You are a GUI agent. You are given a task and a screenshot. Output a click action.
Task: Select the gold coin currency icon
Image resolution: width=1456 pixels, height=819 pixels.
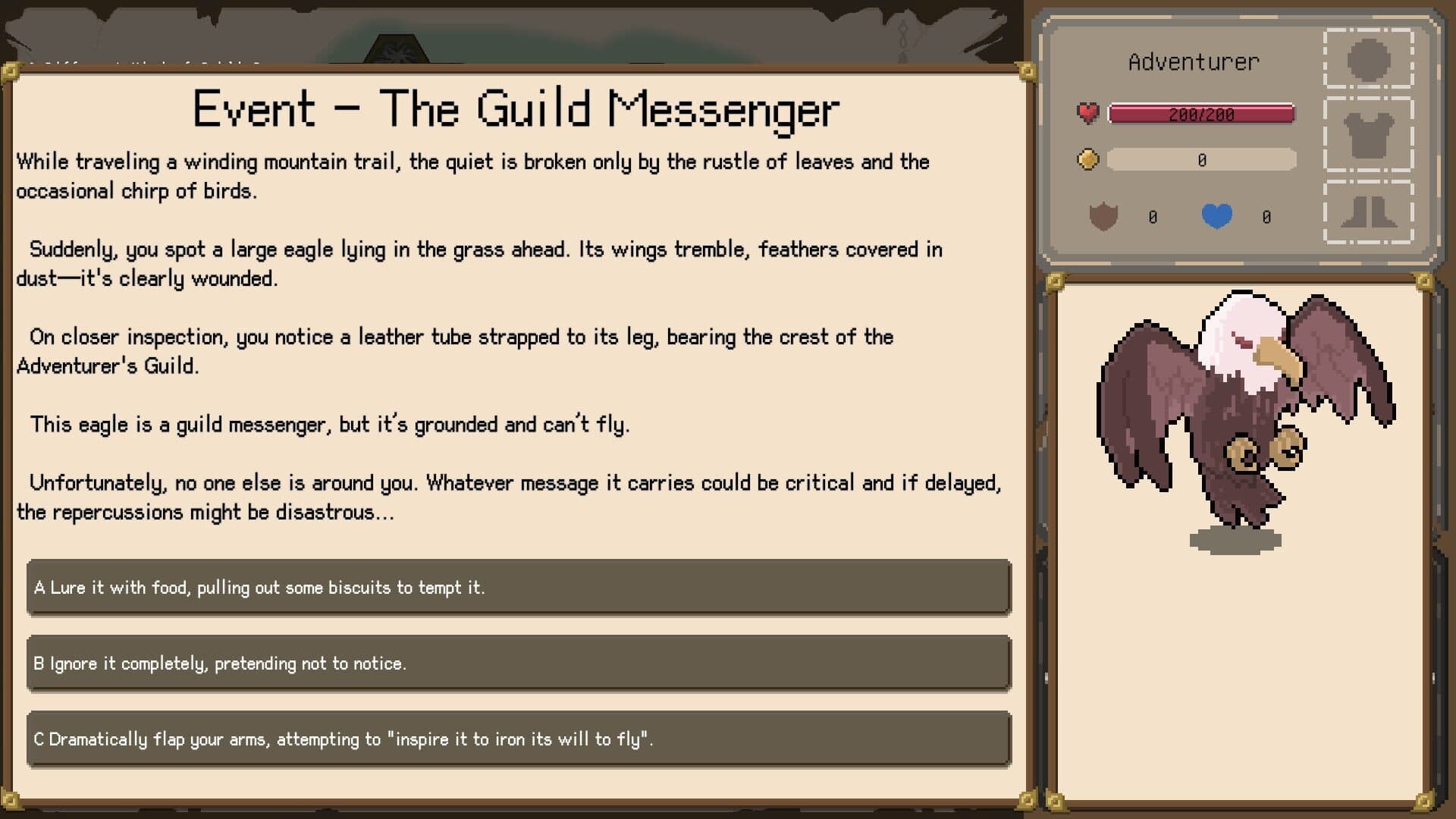1087,159
